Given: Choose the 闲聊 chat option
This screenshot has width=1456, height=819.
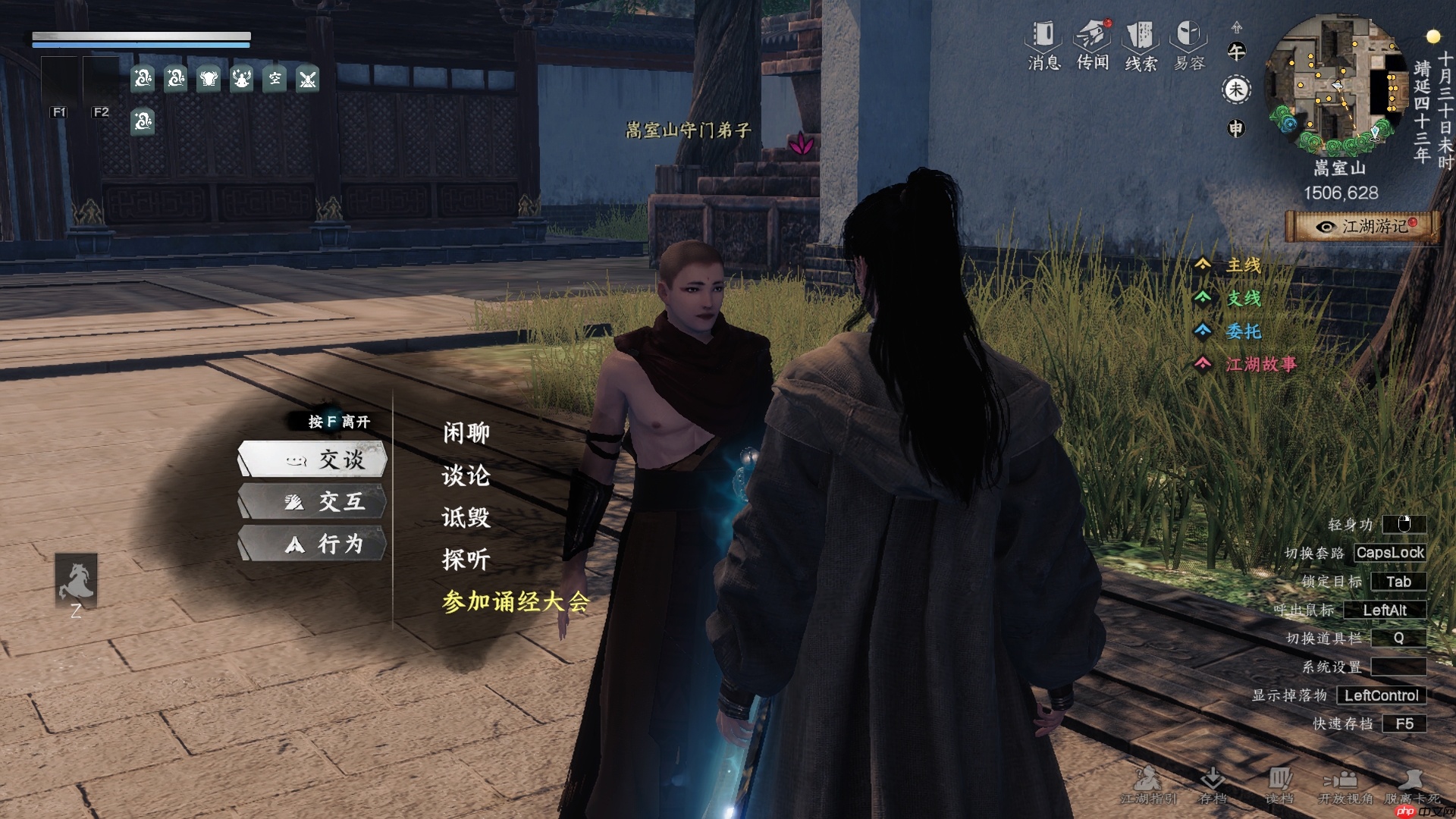Looking at the screenshot, I should [x=466, y=433].
